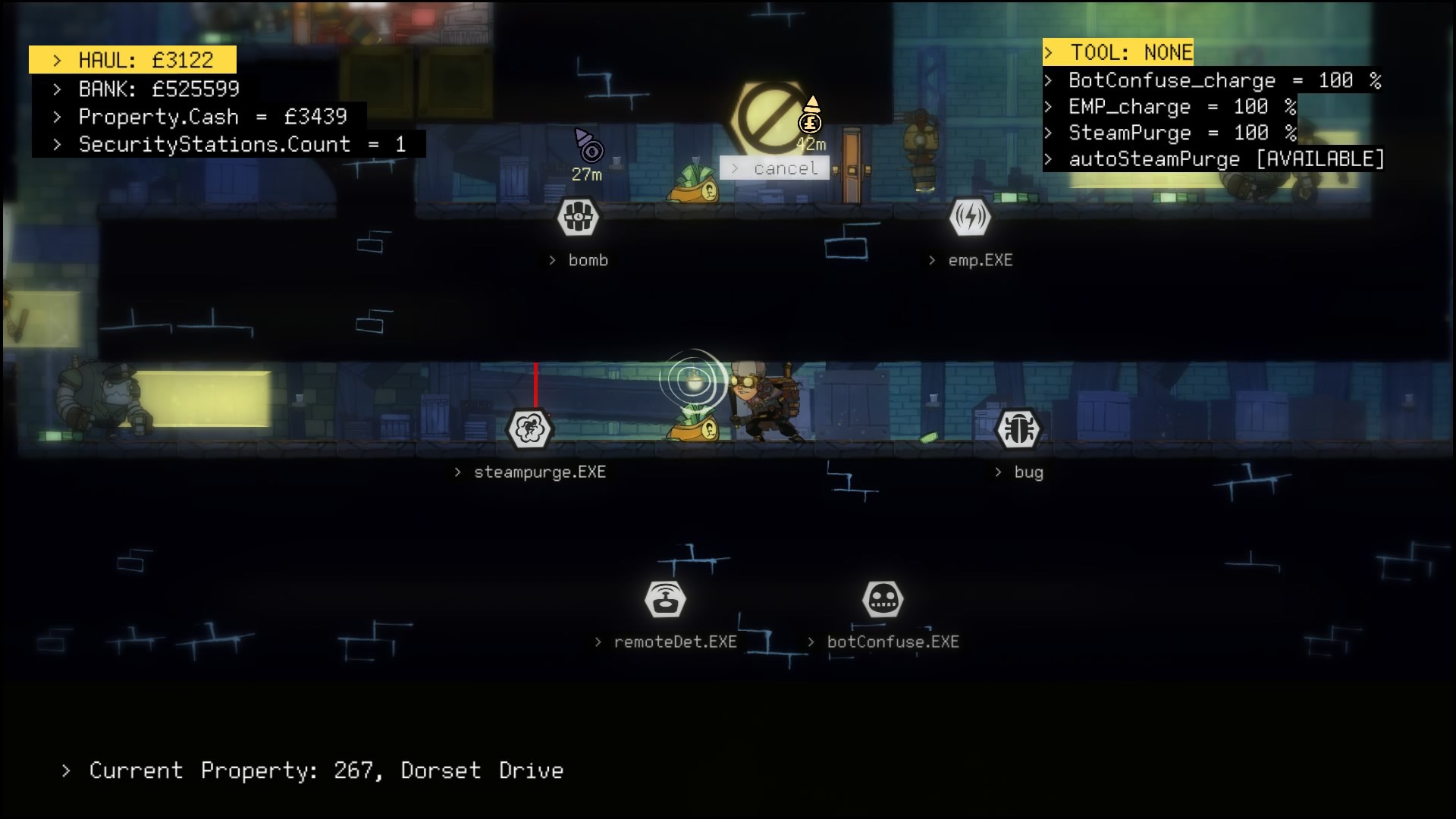Expand the Current Property: 267, Dorset Drive line
This screenshot has width=1456, height=819.
point(307,770)
